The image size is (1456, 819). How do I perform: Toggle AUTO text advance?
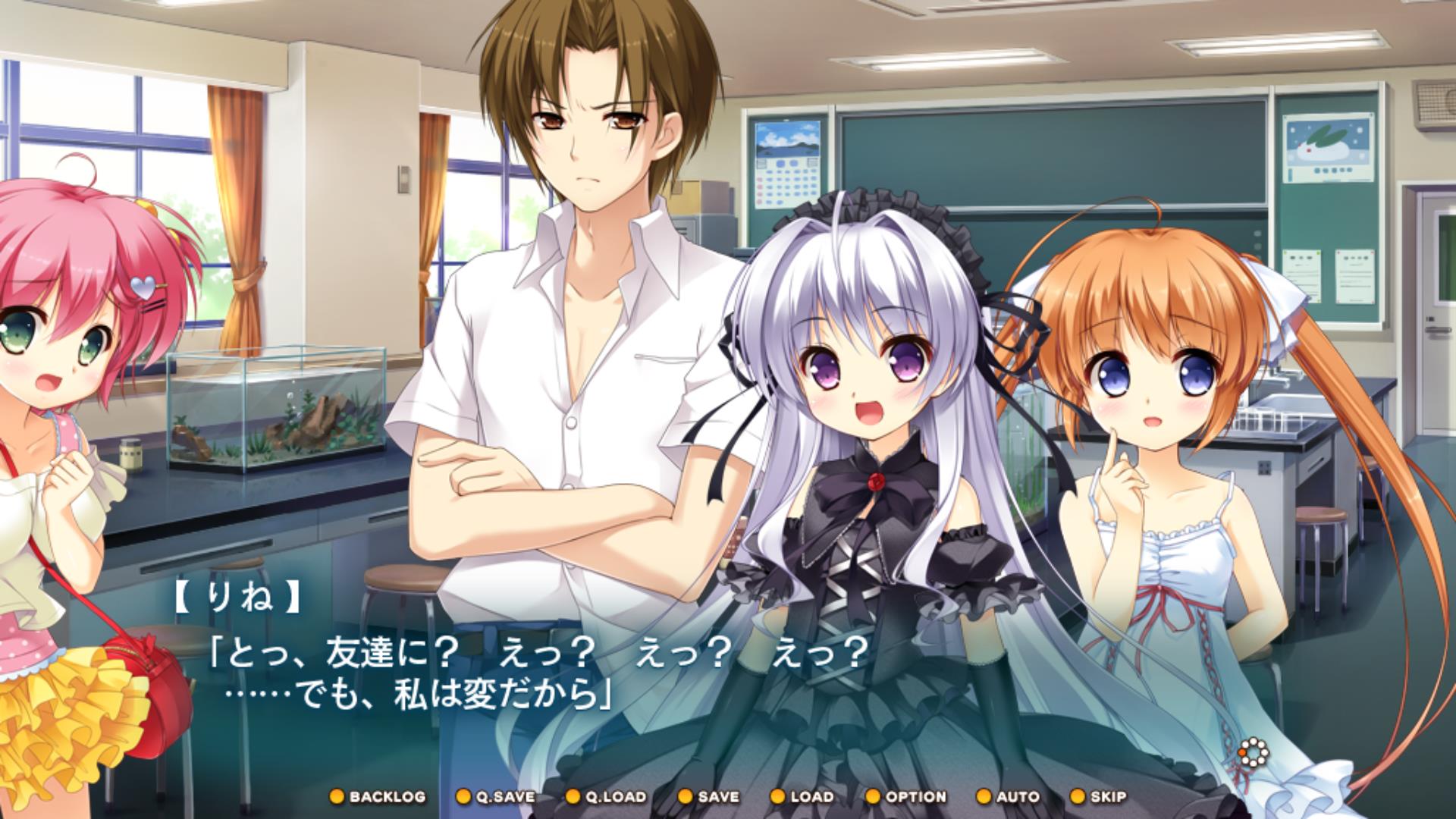pyautogui.click(x=1008, y=797)
